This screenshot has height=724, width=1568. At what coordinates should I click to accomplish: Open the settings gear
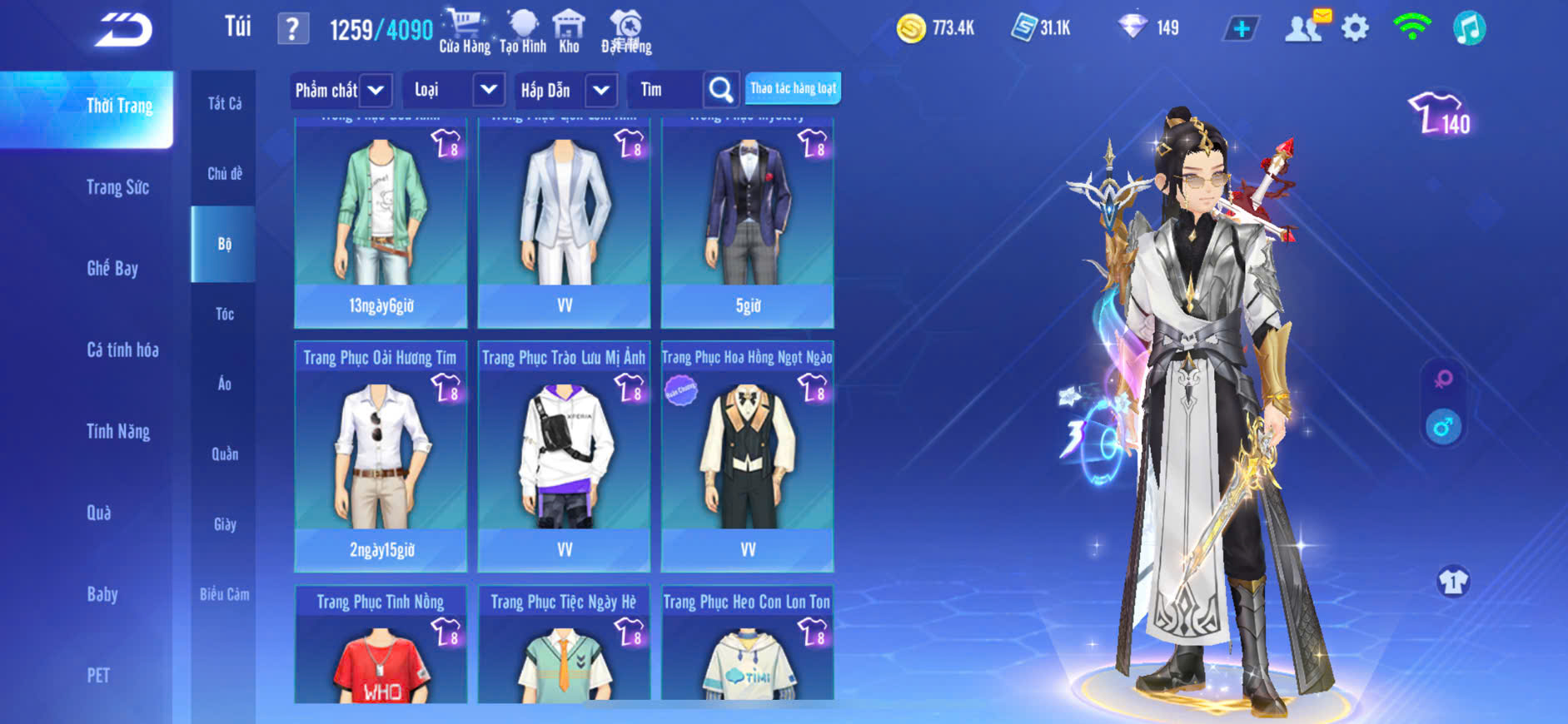pyautogui.click(x=1355, y=28)
